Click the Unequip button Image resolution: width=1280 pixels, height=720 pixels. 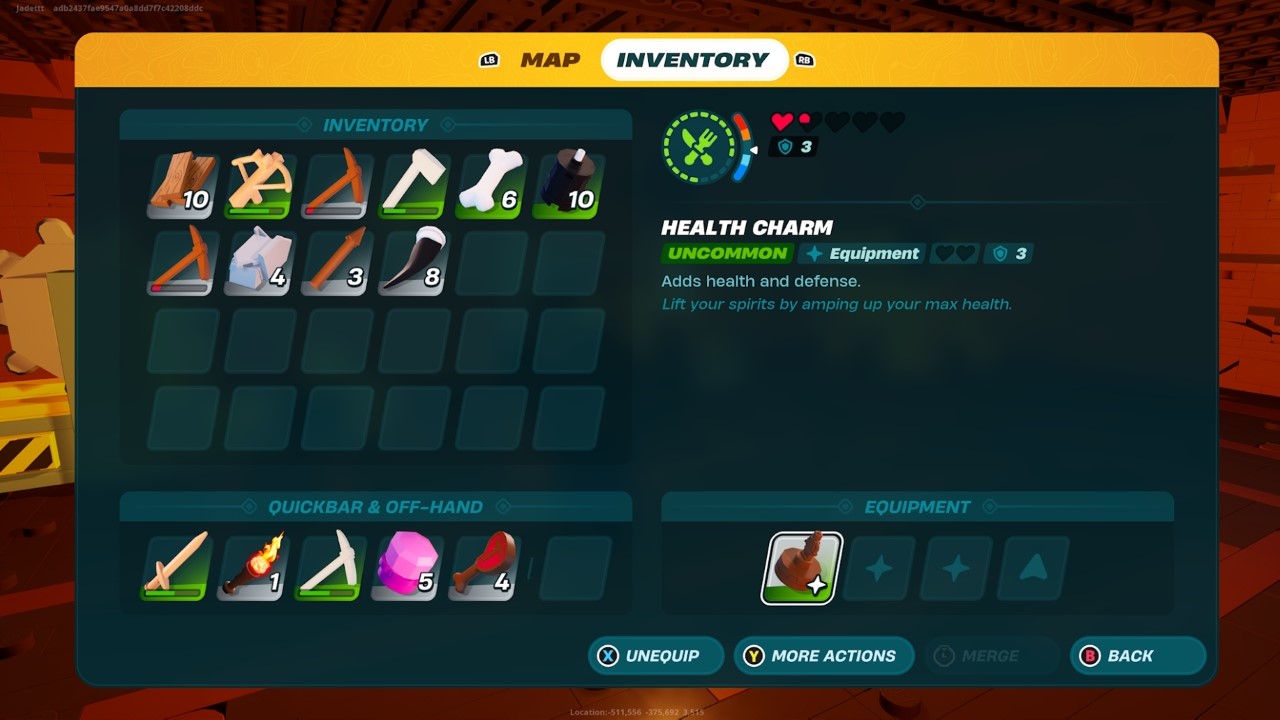pos(656,656)
